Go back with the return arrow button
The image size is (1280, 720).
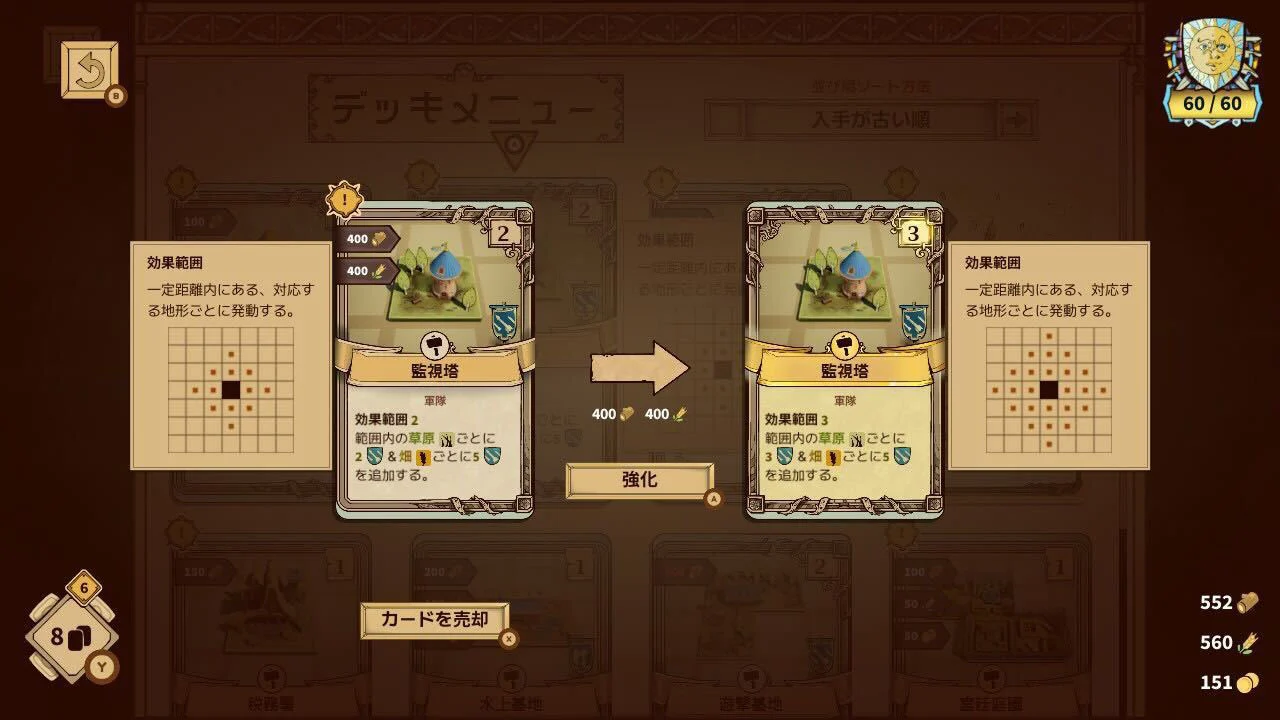point(90,70)
